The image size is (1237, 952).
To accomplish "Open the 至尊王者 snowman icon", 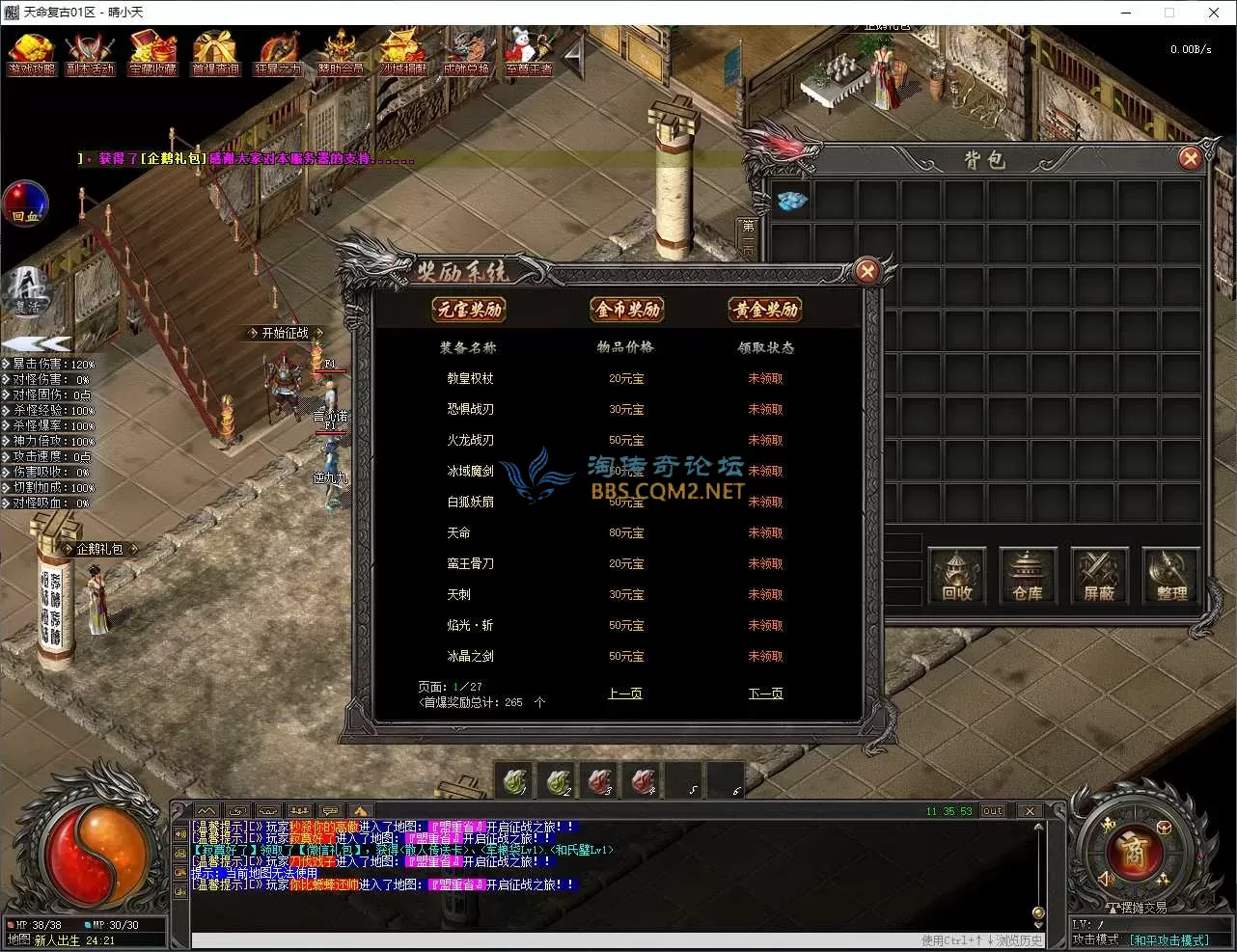I will (x=529, y=53).
